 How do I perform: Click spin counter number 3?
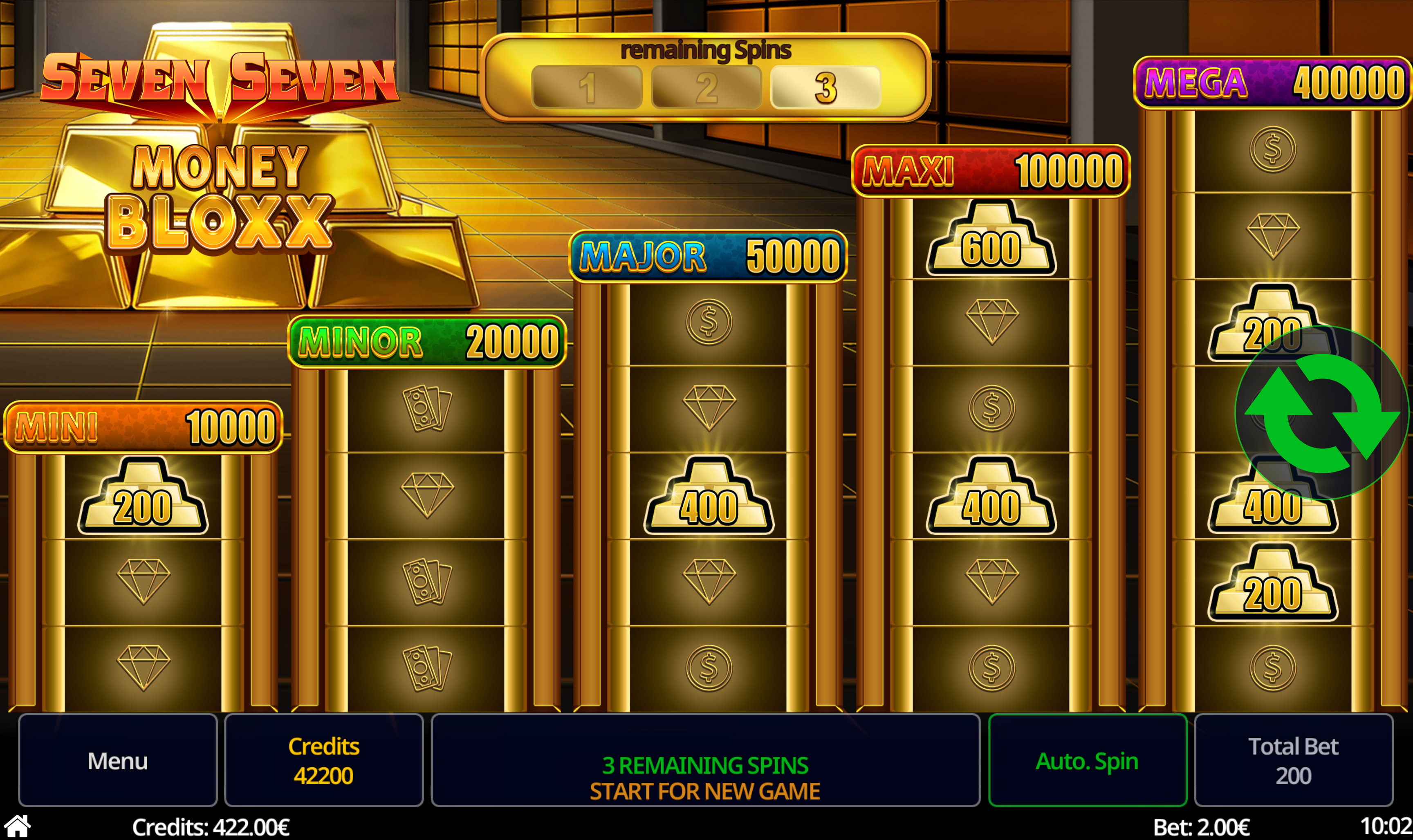click(826, 87)
